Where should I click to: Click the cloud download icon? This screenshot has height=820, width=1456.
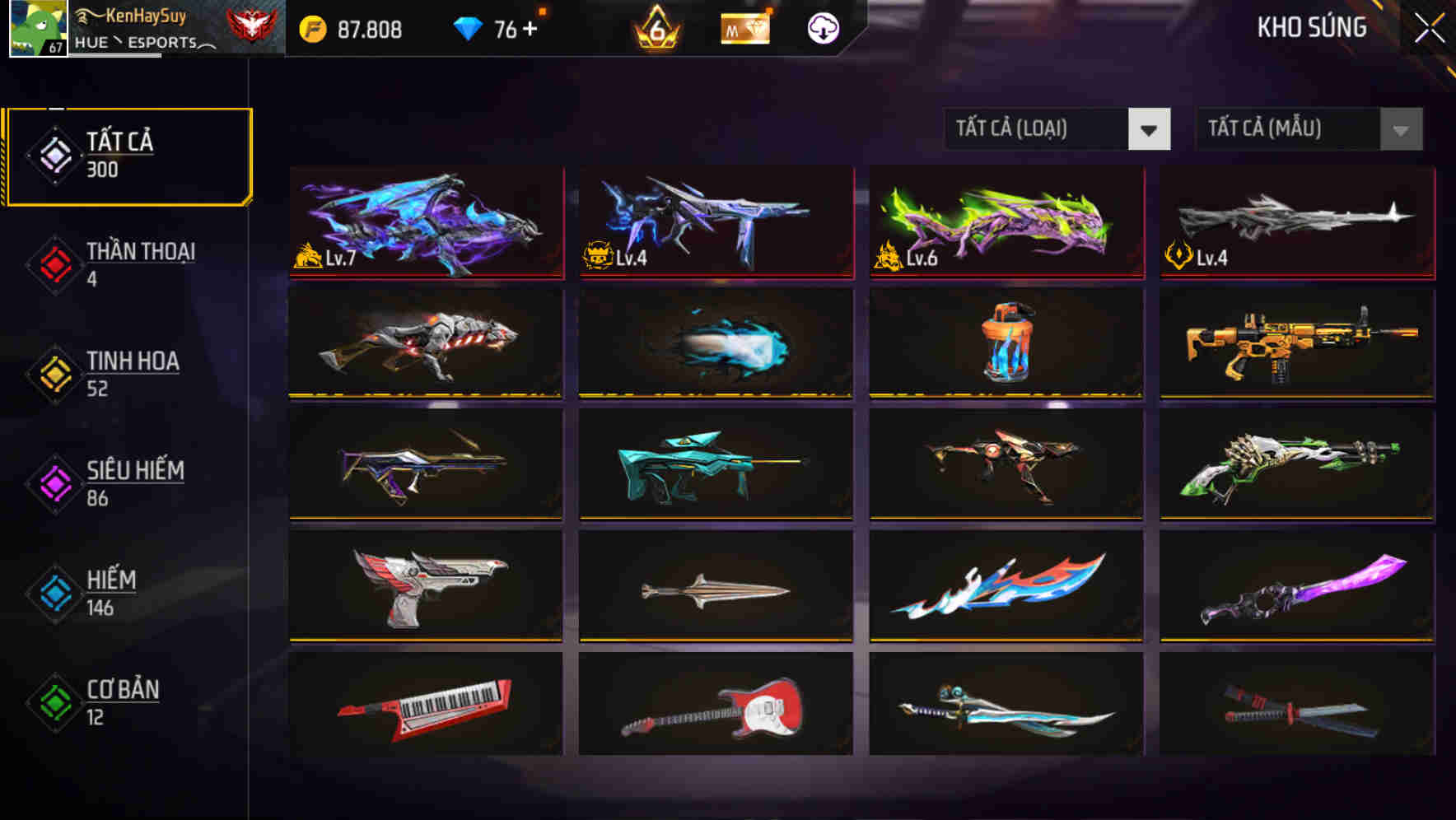point(823,29)
